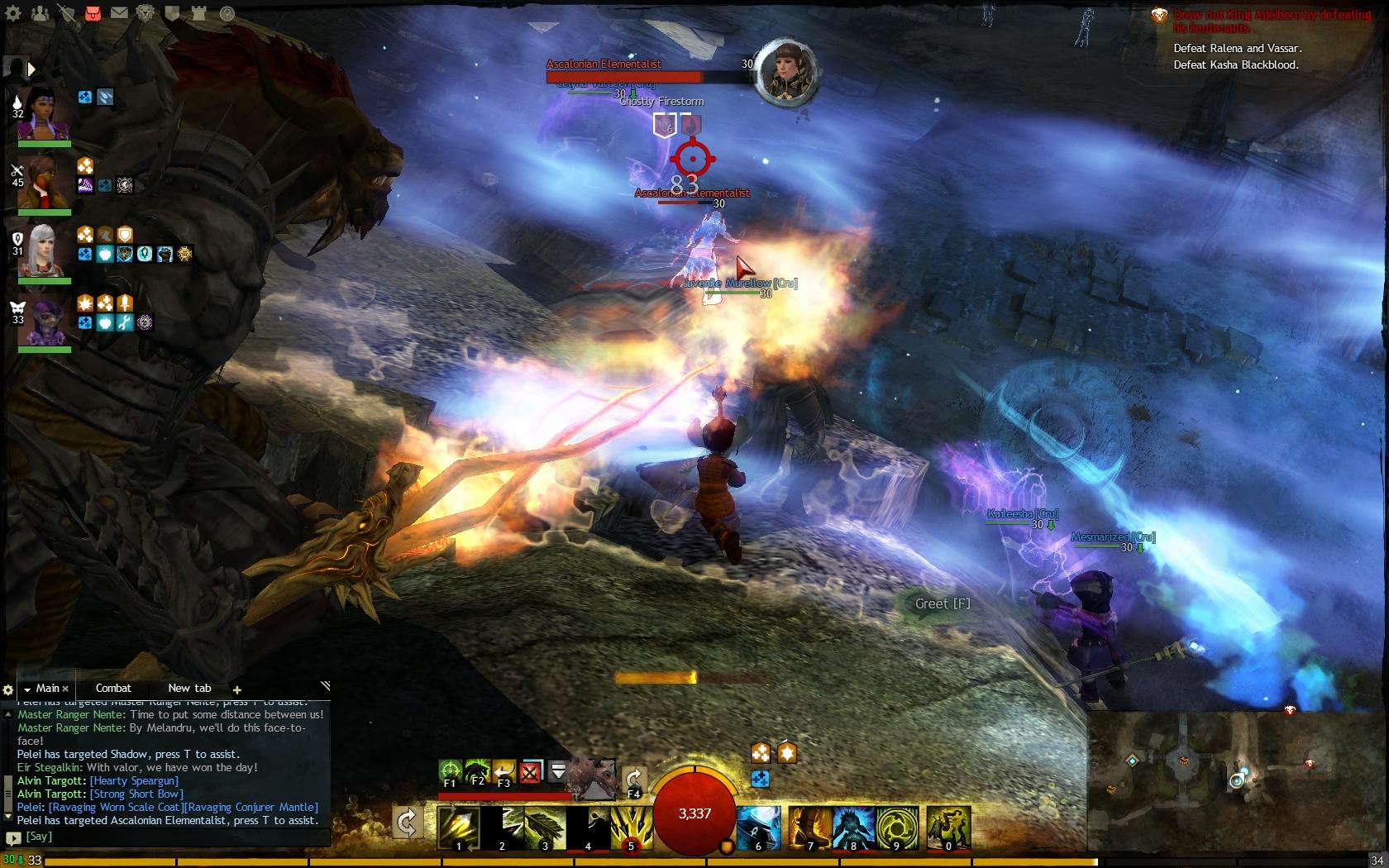
Task: Open the gear-shaped game options menu
Action: click(x=13, y=13)
